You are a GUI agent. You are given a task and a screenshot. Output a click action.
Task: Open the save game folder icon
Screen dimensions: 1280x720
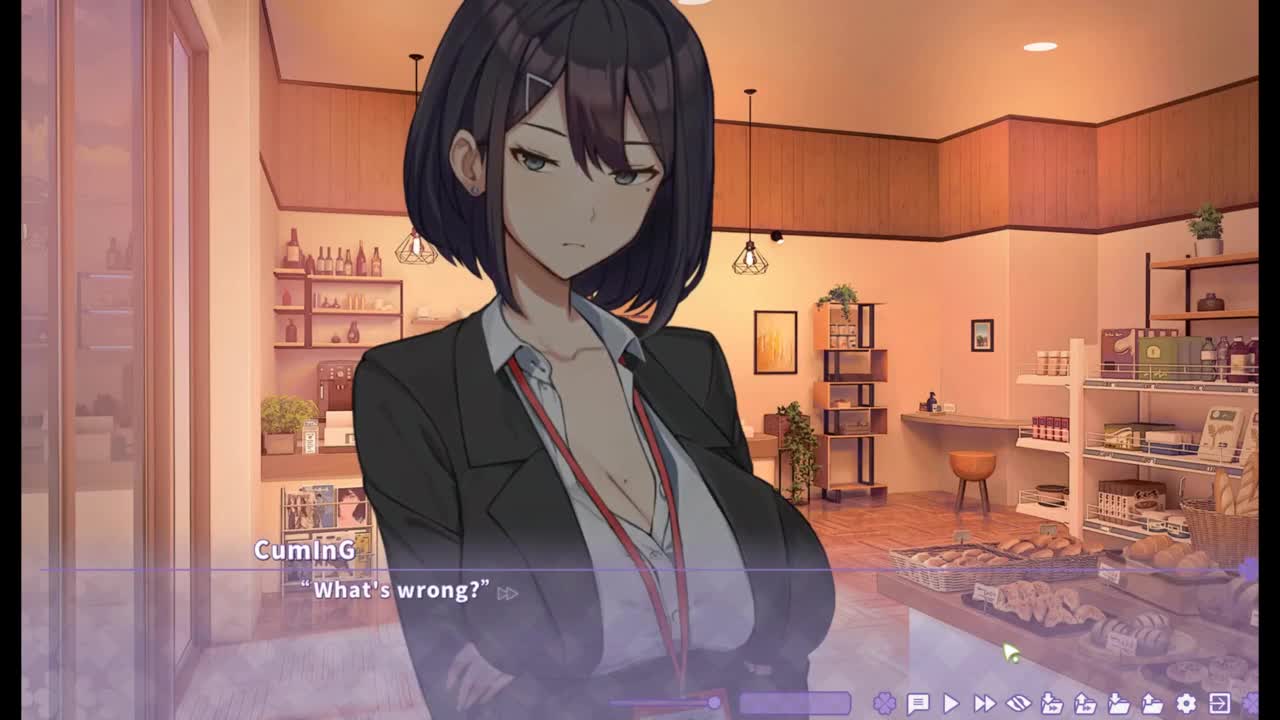point(1119,704)
